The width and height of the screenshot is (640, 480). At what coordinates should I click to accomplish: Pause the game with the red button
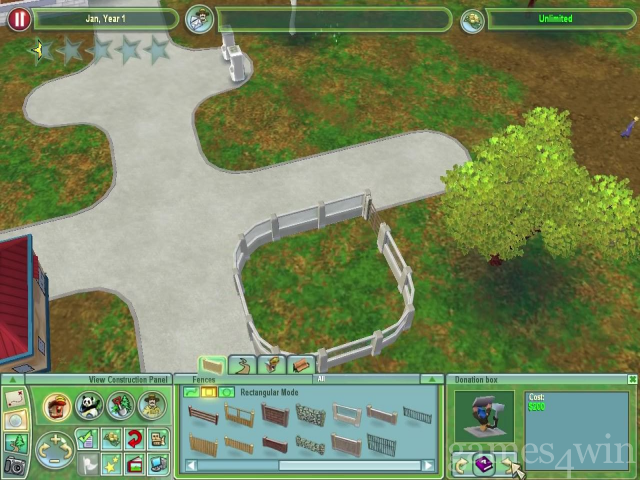[x=18, y=19]
